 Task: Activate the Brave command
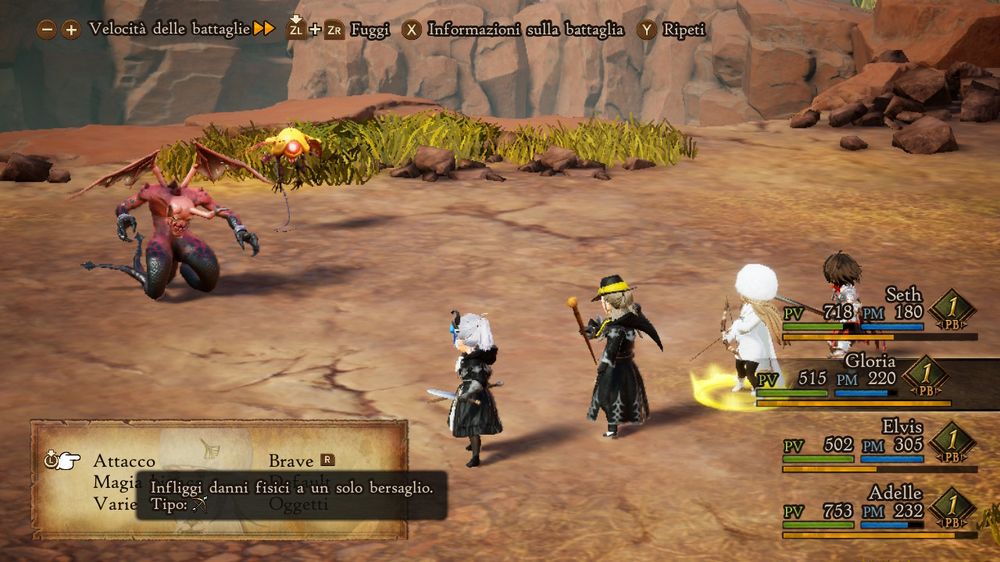pos(291,461)
